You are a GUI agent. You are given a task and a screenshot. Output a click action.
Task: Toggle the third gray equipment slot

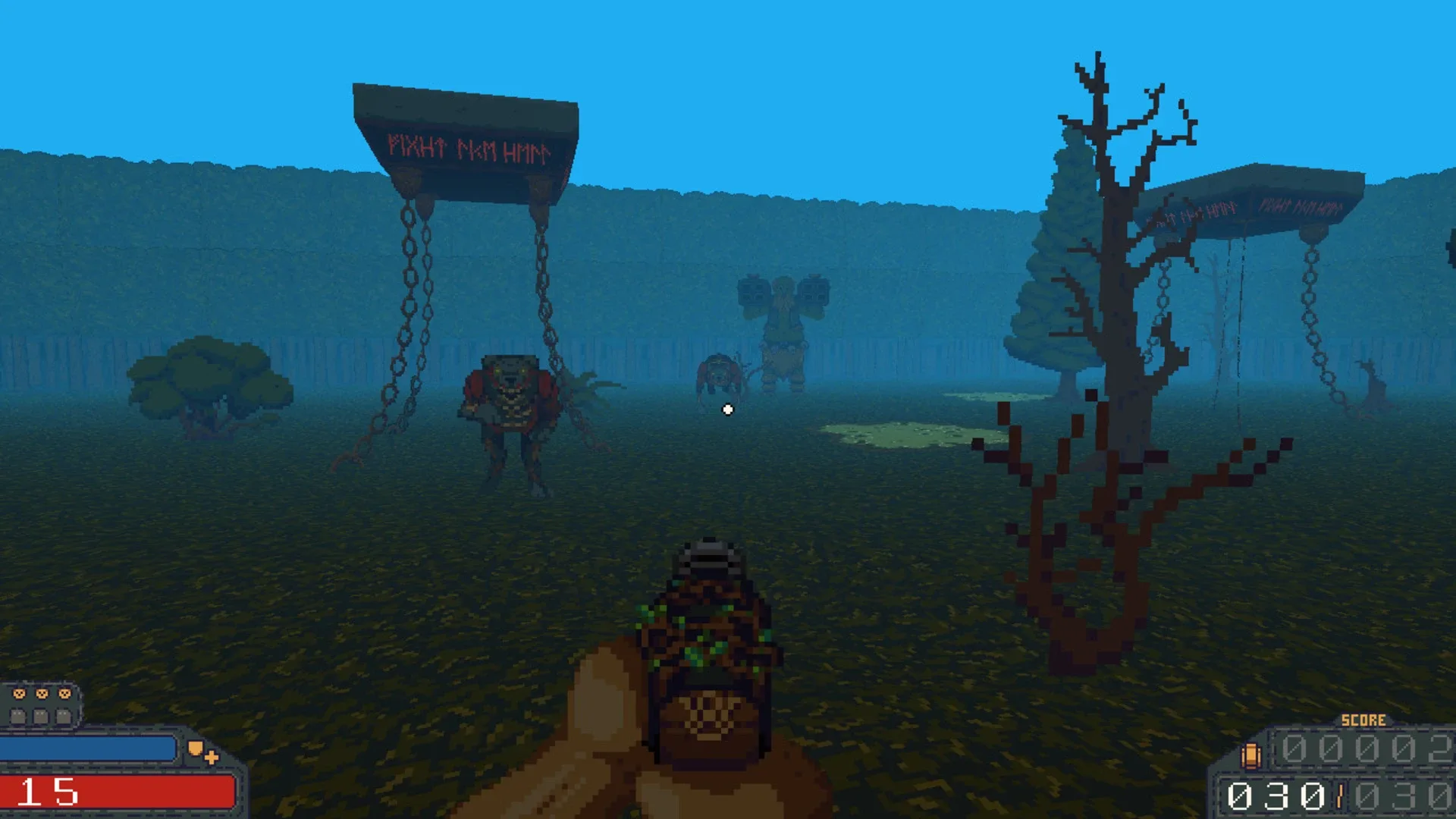[63, 716]
